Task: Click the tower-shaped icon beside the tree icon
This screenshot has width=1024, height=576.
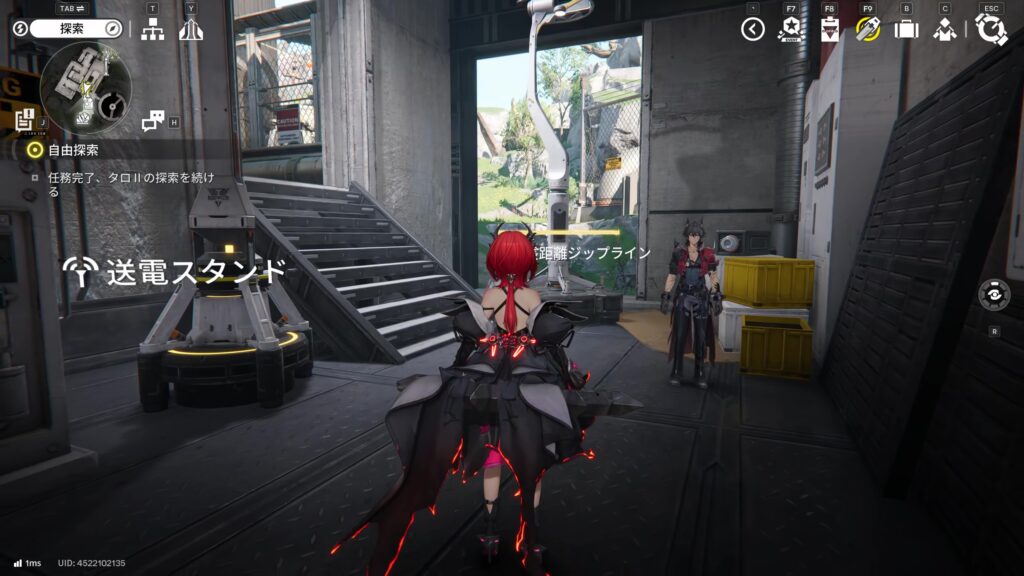Action: point(191,29)
